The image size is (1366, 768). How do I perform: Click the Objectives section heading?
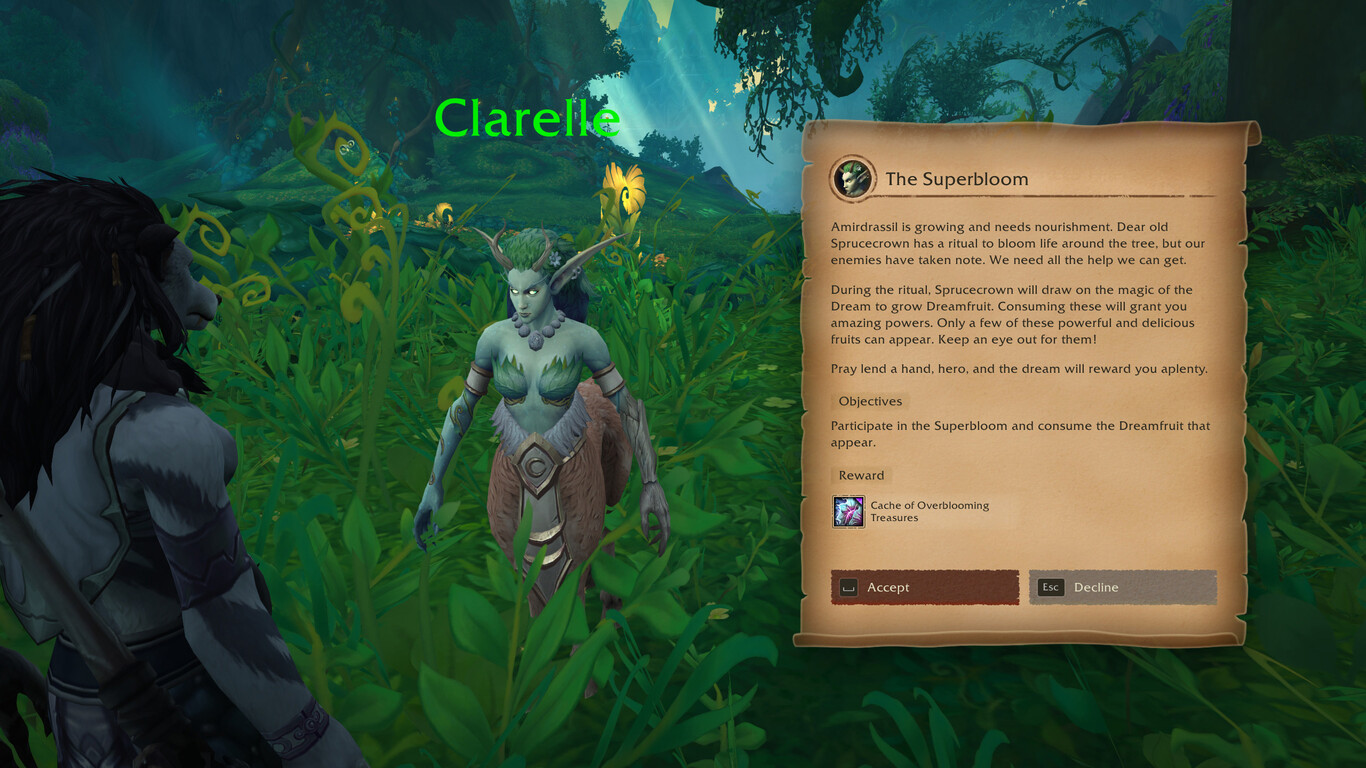[869, 400]
